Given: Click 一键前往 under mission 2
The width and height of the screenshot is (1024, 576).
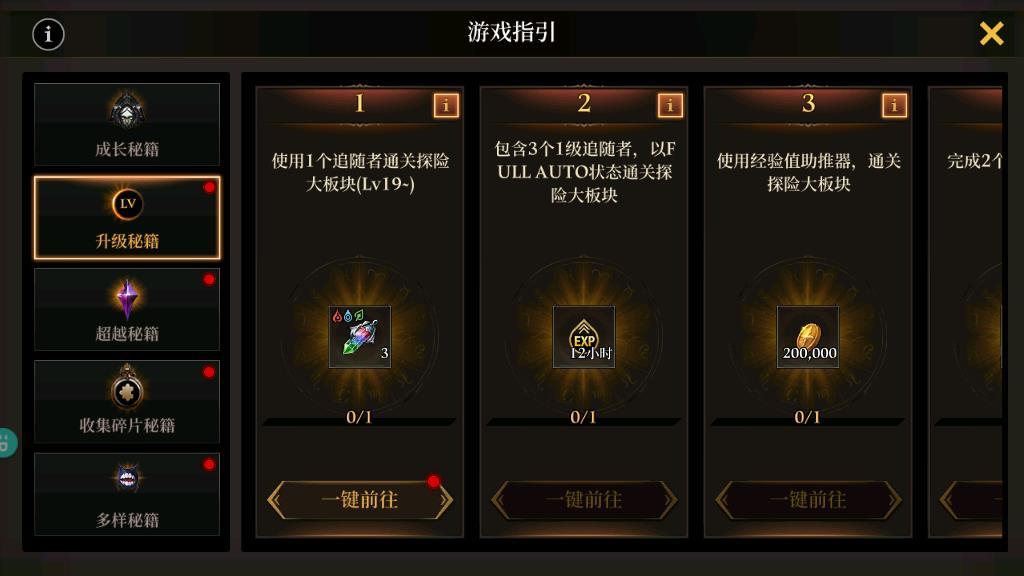Looking at the screenshot, I should pyautogui.click(x=584, y=499).
